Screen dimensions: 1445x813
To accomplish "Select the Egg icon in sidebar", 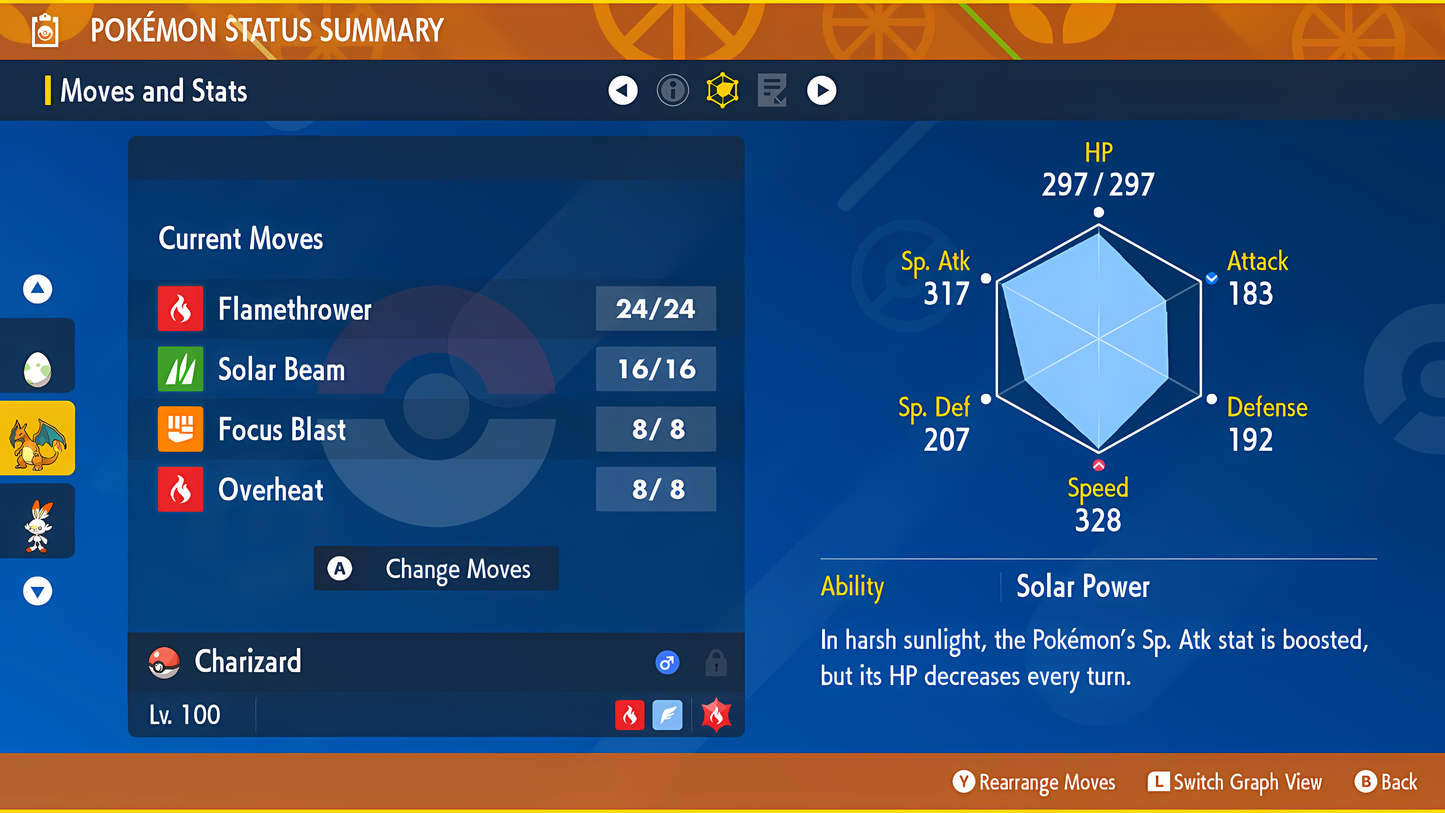I will click(37, 355).
